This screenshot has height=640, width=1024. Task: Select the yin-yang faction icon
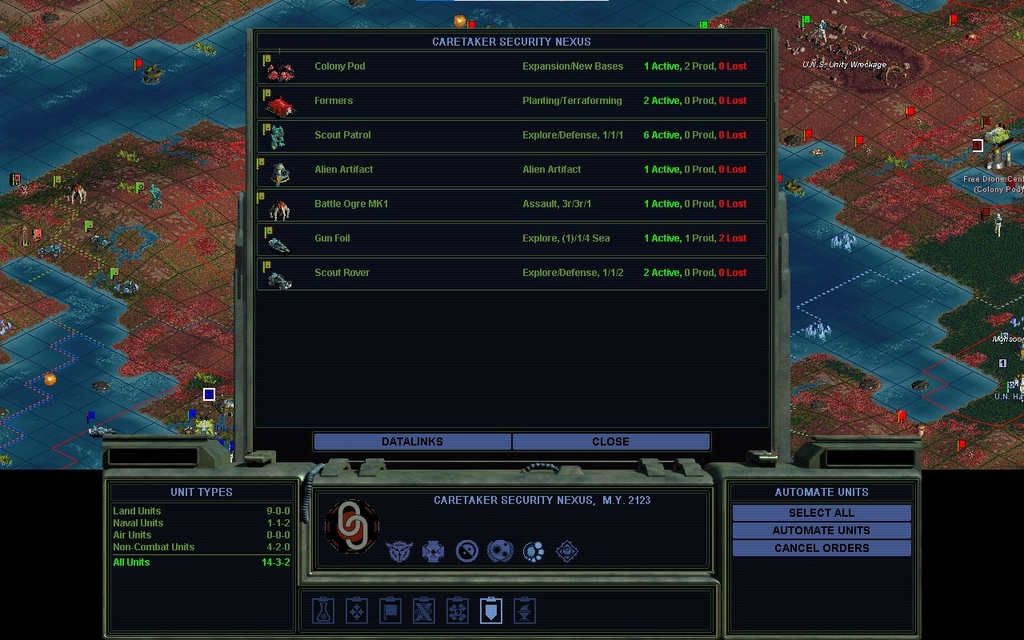pyautogui.click(x=466, y=551)
